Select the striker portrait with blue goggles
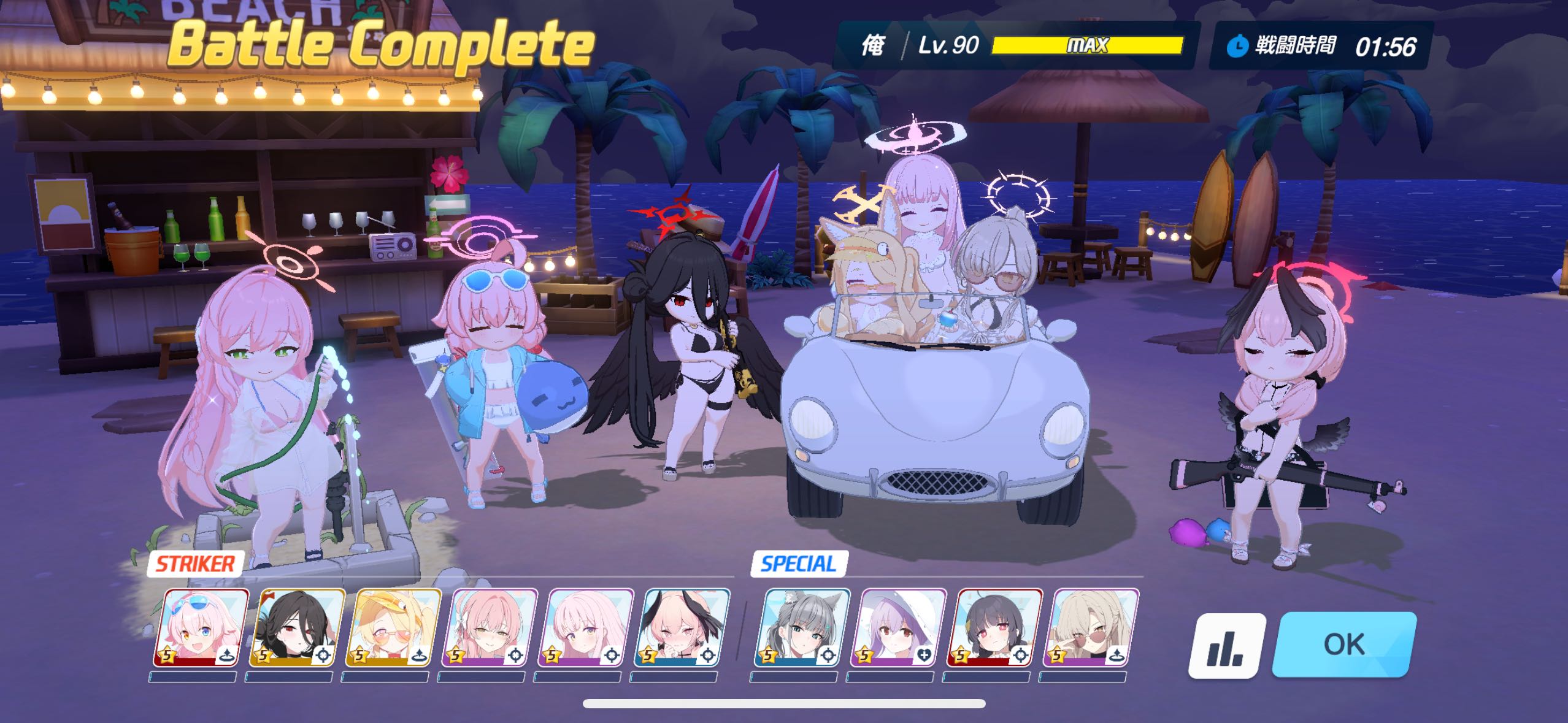This screenshot has height=723, width=1568. tap(201, 628)
